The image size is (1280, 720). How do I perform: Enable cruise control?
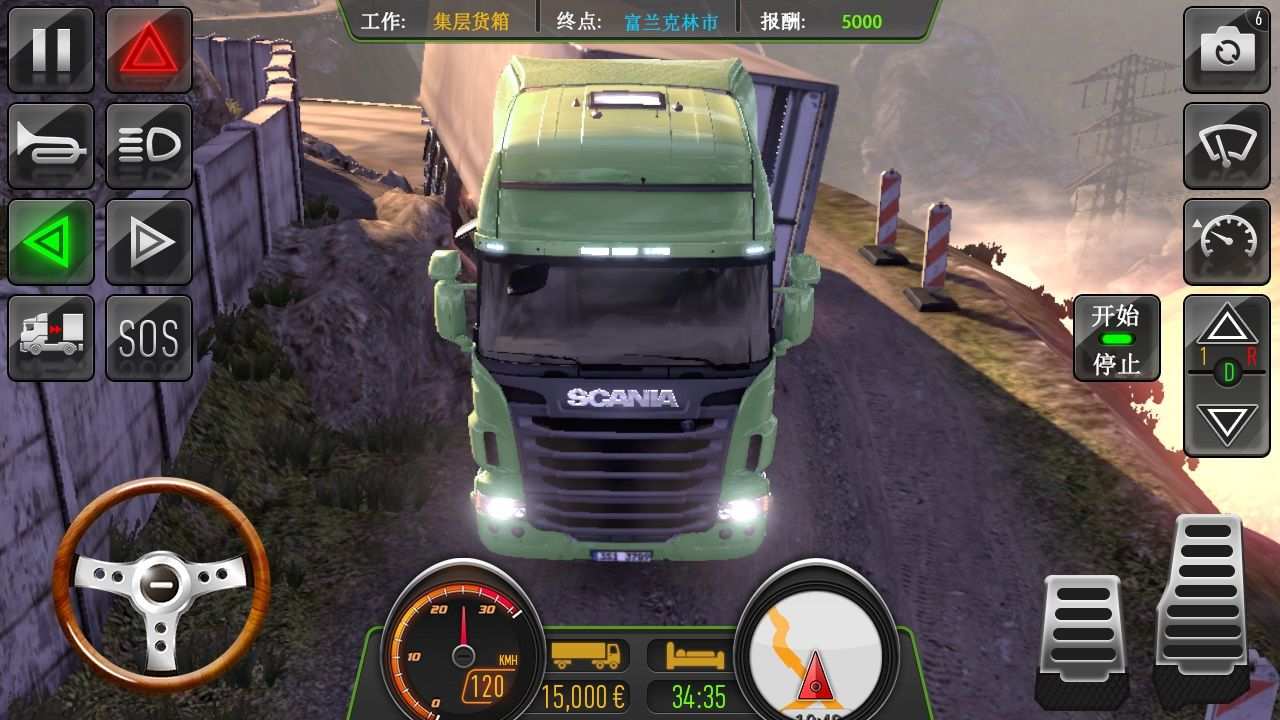coord(1227,241)
